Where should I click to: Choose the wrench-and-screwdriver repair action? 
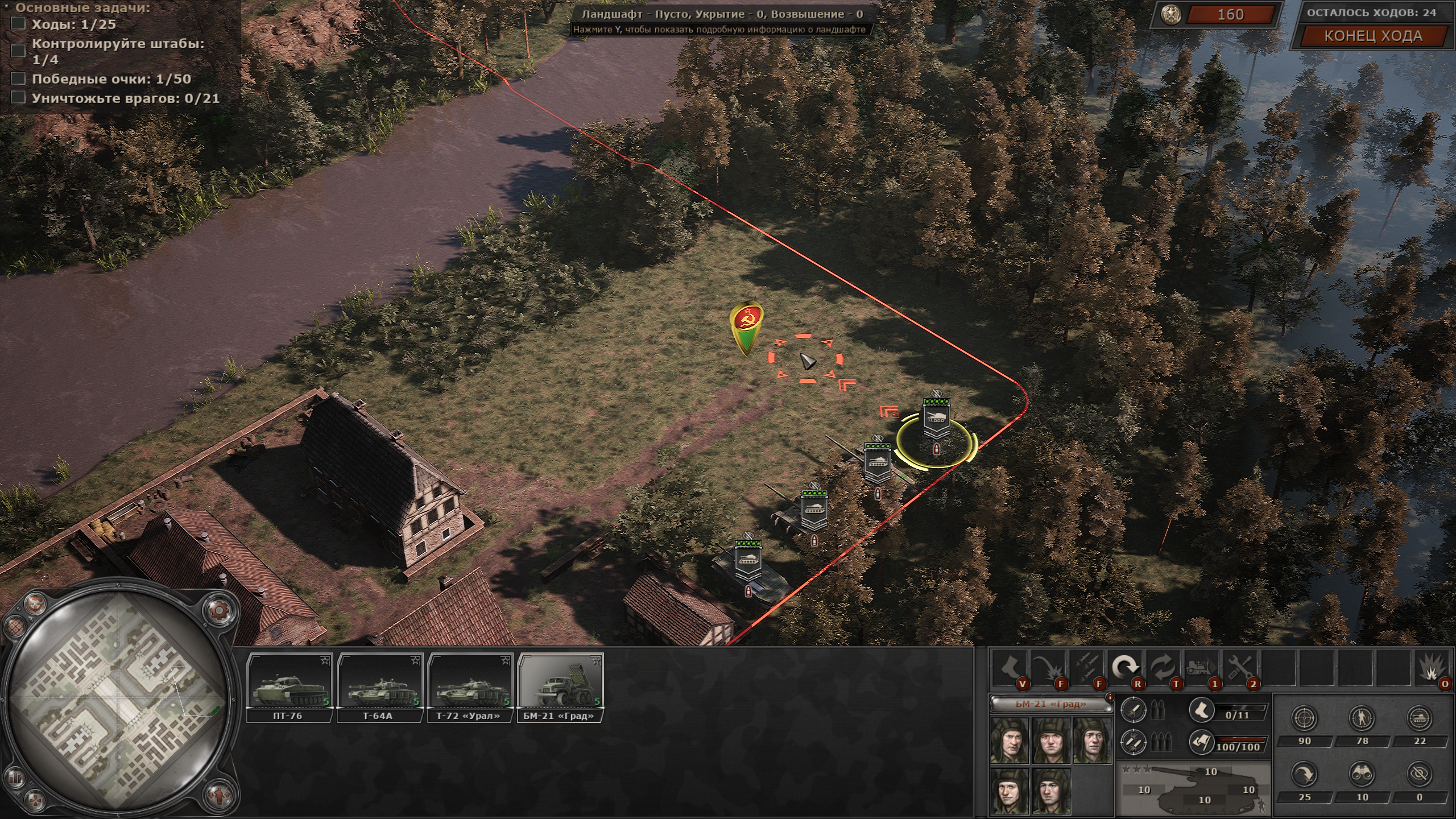pos(1240,667)
